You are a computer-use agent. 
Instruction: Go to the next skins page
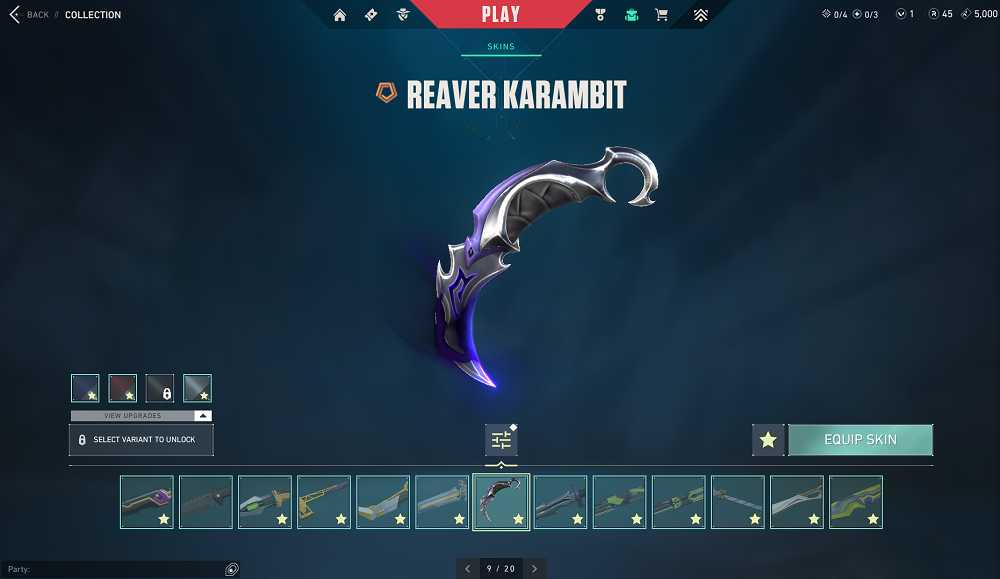click(534, 569)
